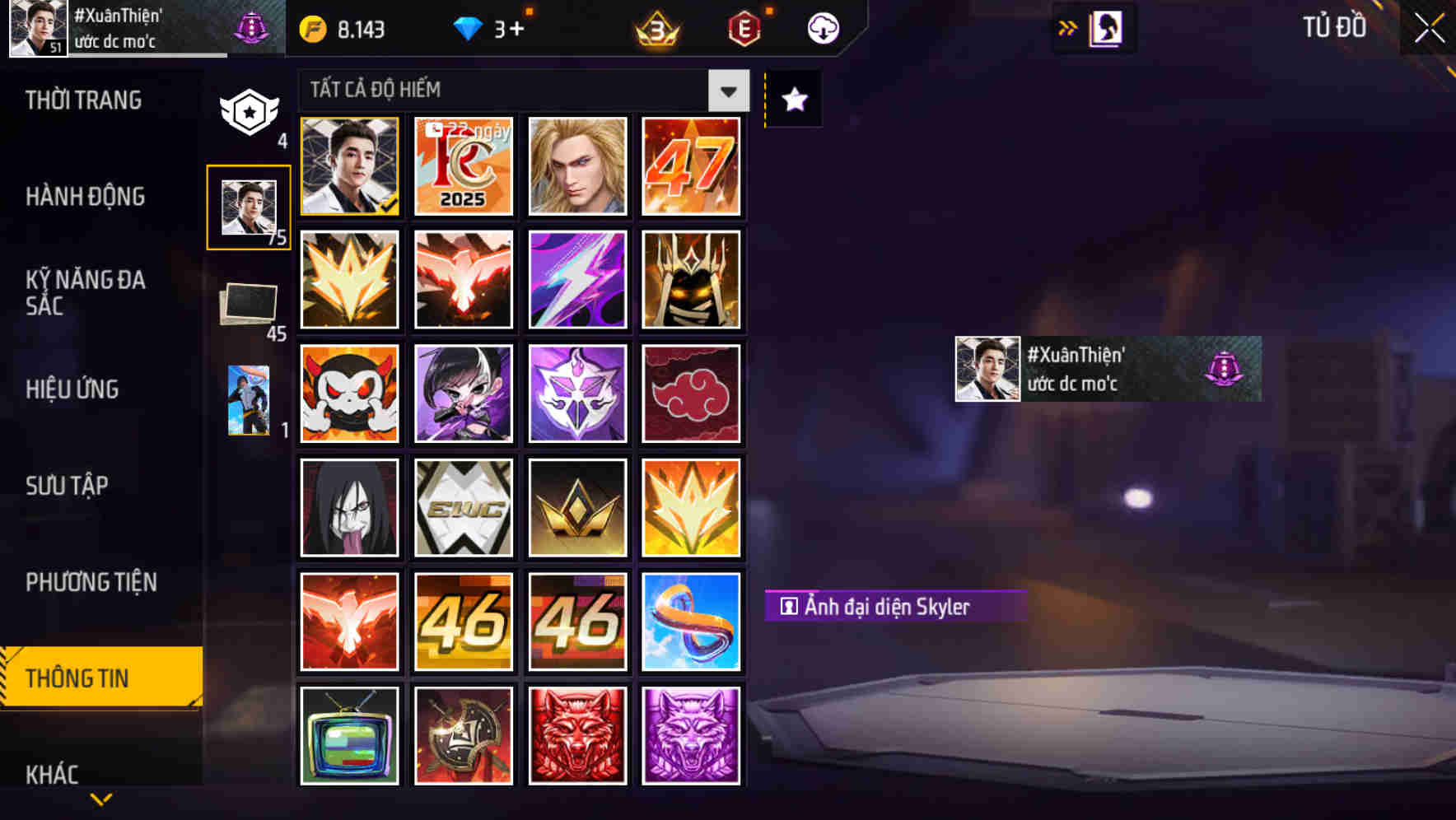The height and width of the screenshot is (820, 1456).
Task: Switch to the SƯU TẬP tab
Action: point(68,486)
